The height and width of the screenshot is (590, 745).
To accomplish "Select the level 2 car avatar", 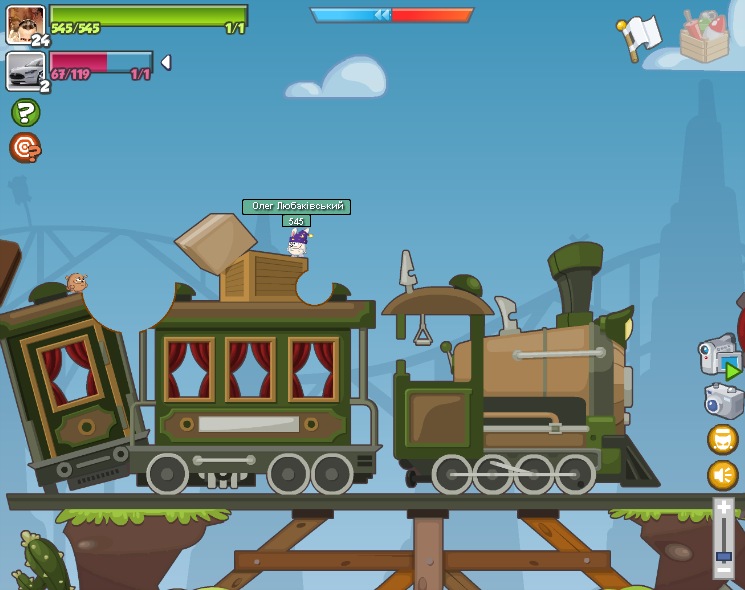I will pos(25,70).
